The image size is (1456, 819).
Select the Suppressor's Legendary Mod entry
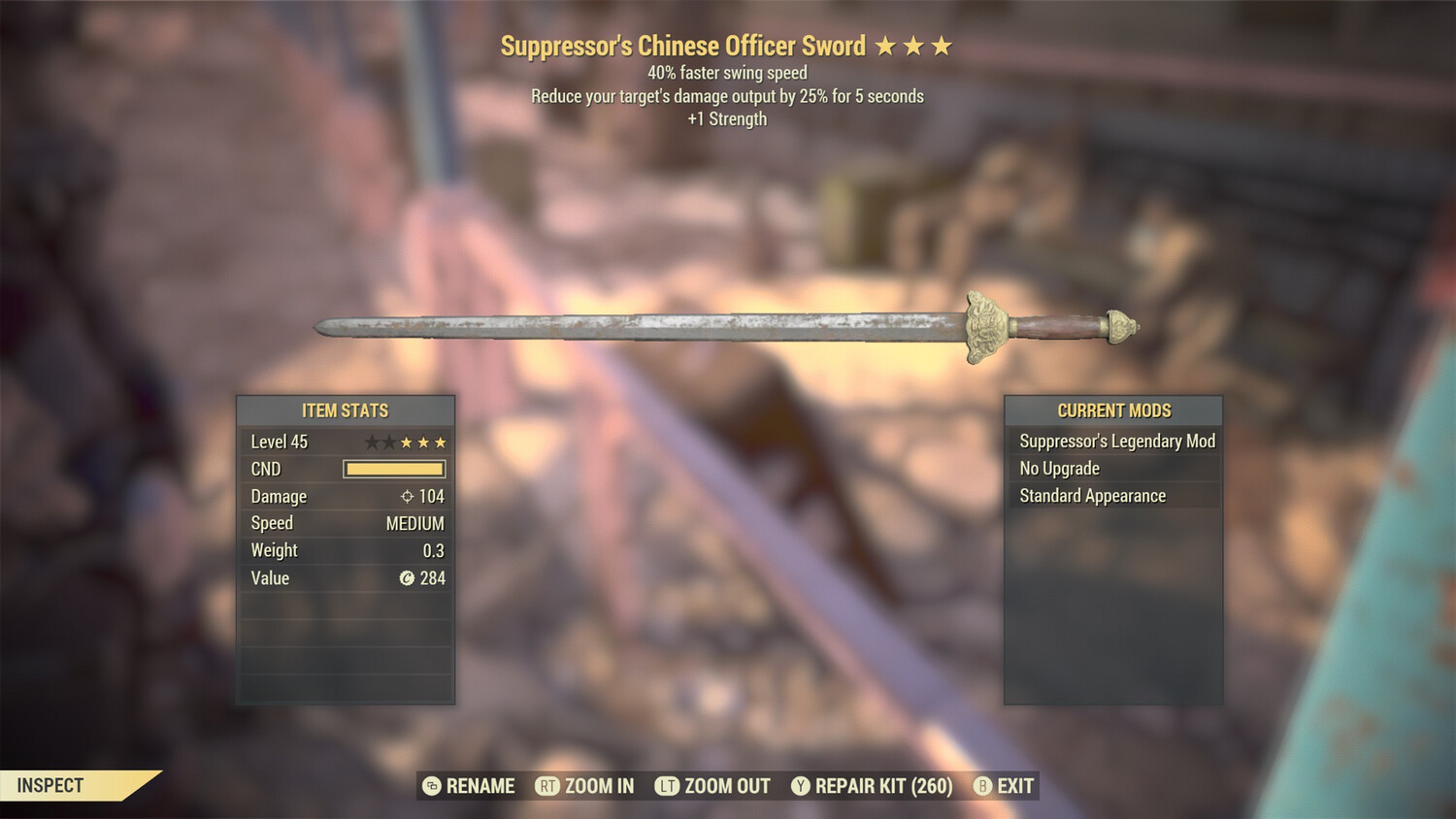(1115, 441)
